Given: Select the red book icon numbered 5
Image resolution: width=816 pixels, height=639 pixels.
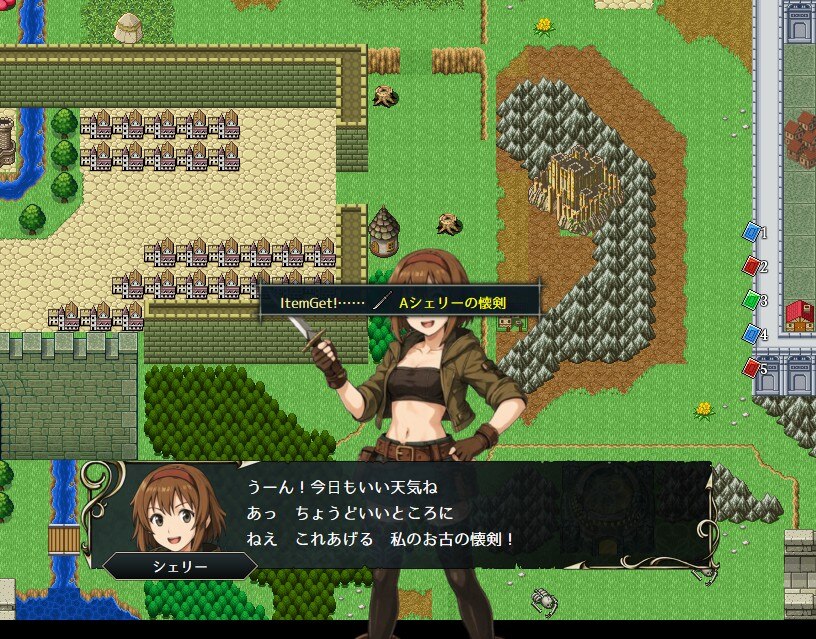Looking at the screenshot, I should [751, 368].
